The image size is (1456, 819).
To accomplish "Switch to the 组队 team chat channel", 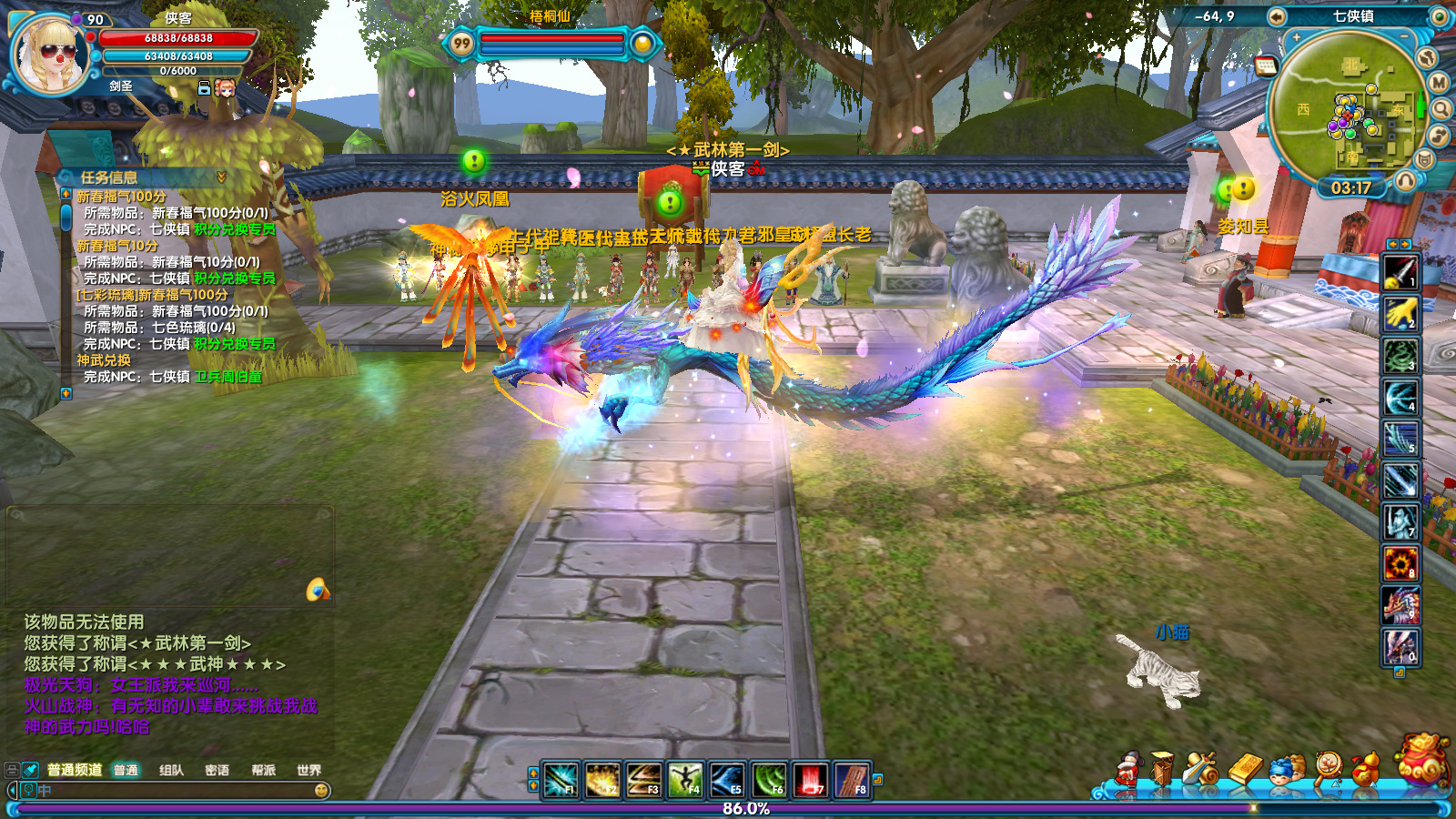I will [x=171, y=771].
